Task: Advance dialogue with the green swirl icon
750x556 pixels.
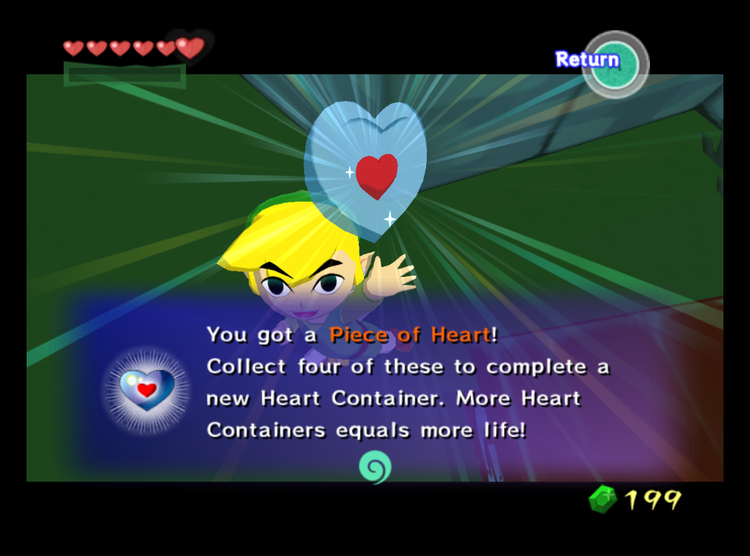Action: [x=375, y=466]
